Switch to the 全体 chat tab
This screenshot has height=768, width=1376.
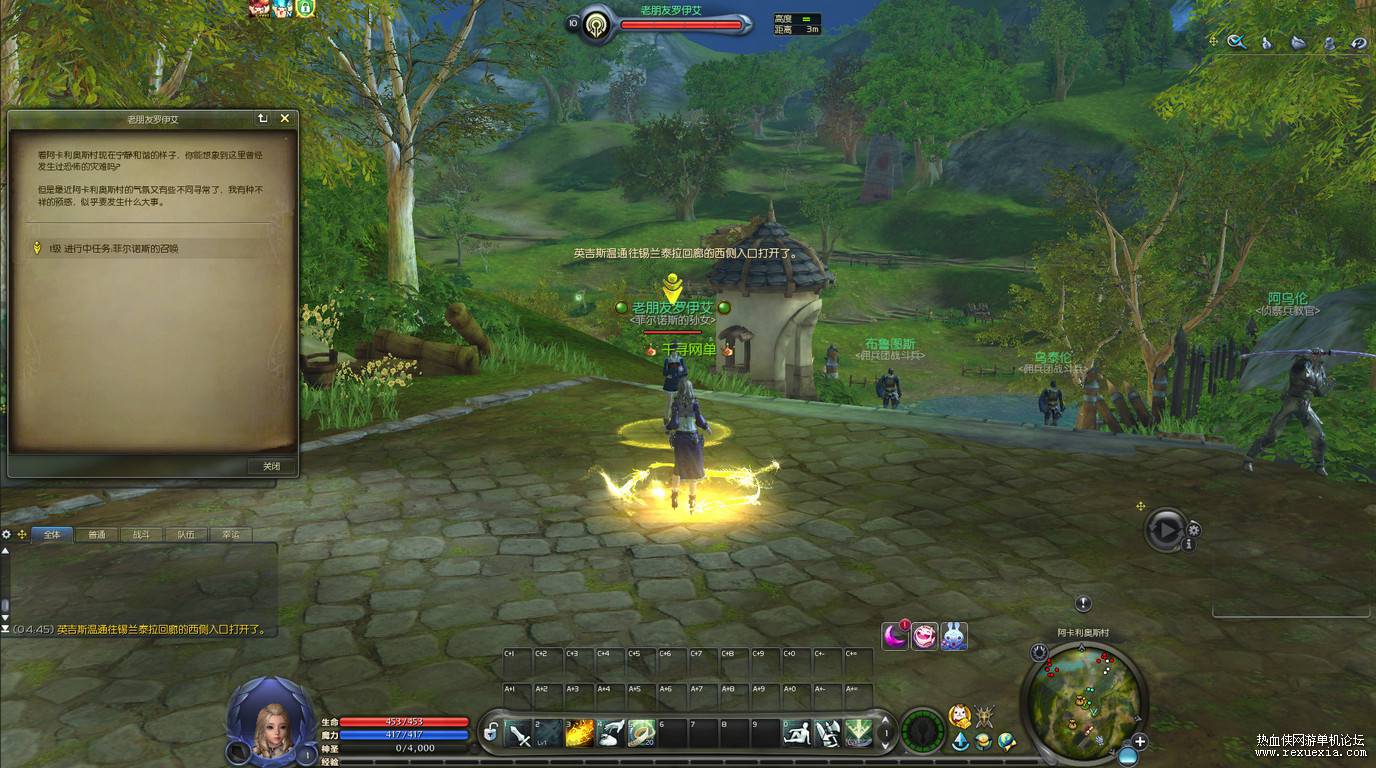[x=51, y=534]
